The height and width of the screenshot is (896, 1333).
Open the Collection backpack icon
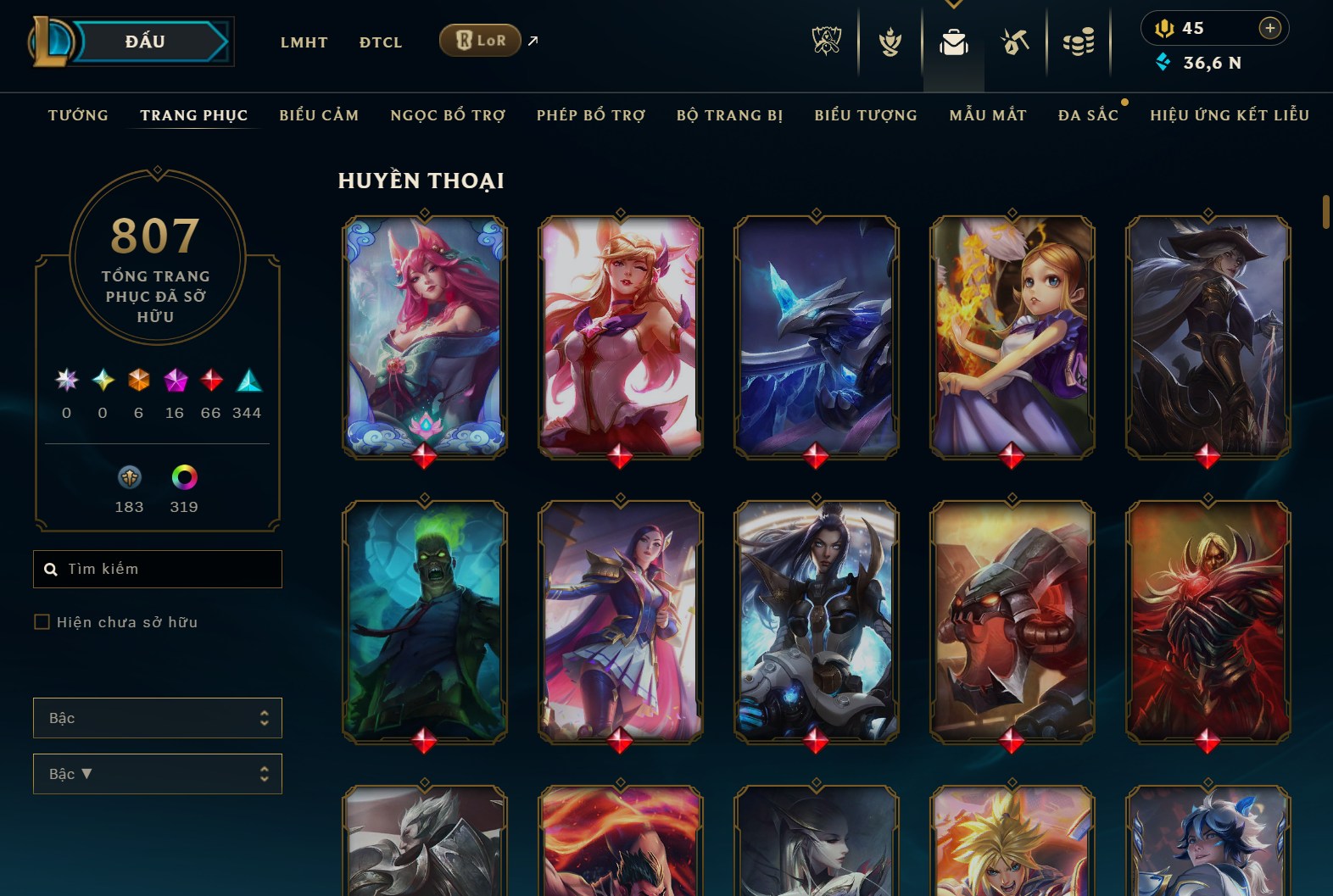953,42
